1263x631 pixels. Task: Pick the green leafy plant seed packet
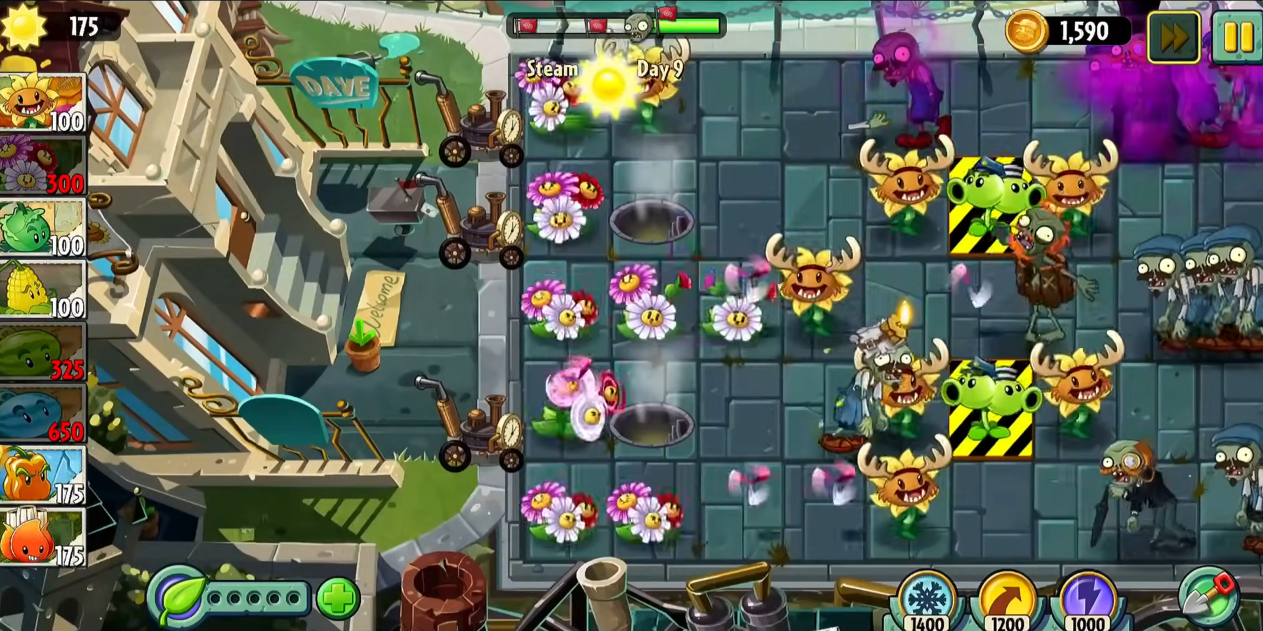tap(42, 228)
